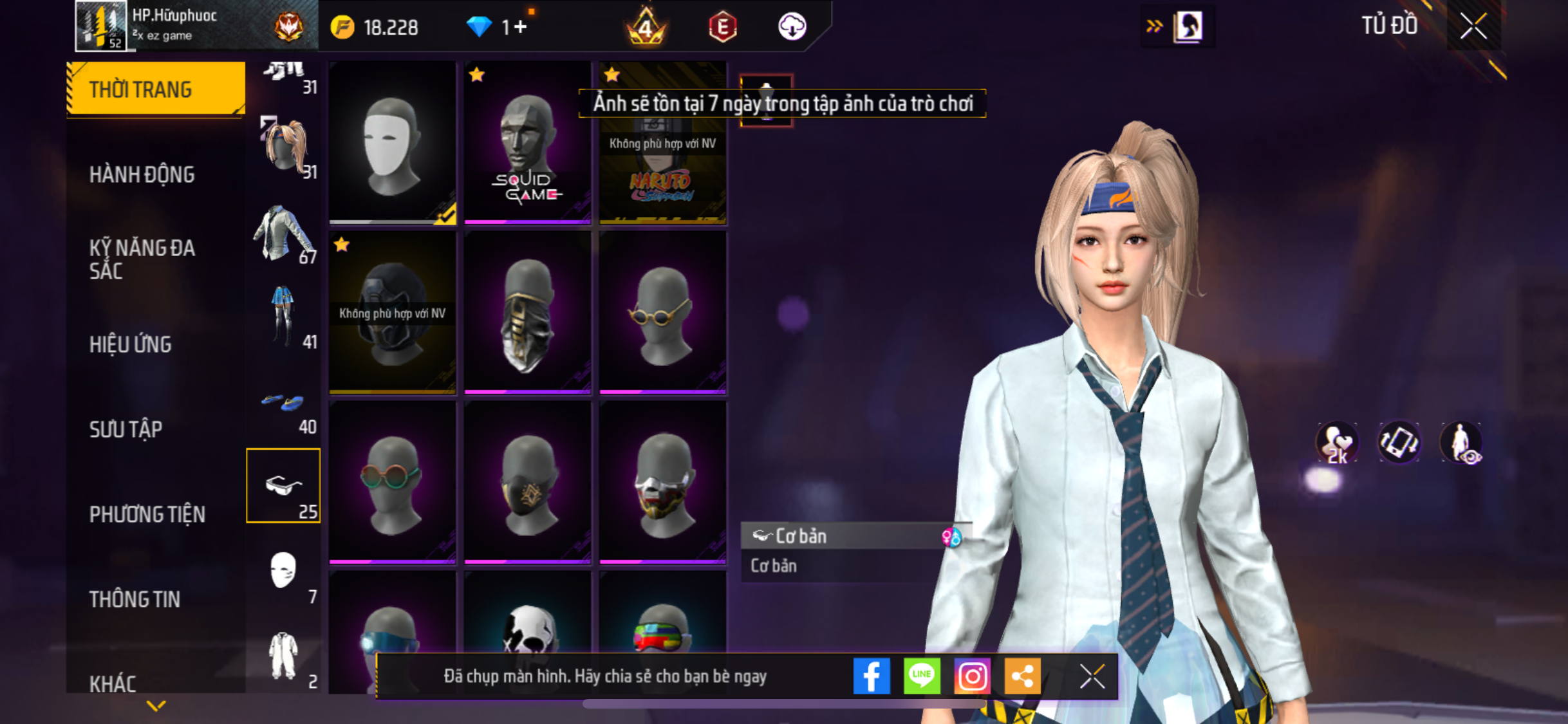Choose the white face mask category
This screenshot has height=724, width=1568.
tap(283, 571)
